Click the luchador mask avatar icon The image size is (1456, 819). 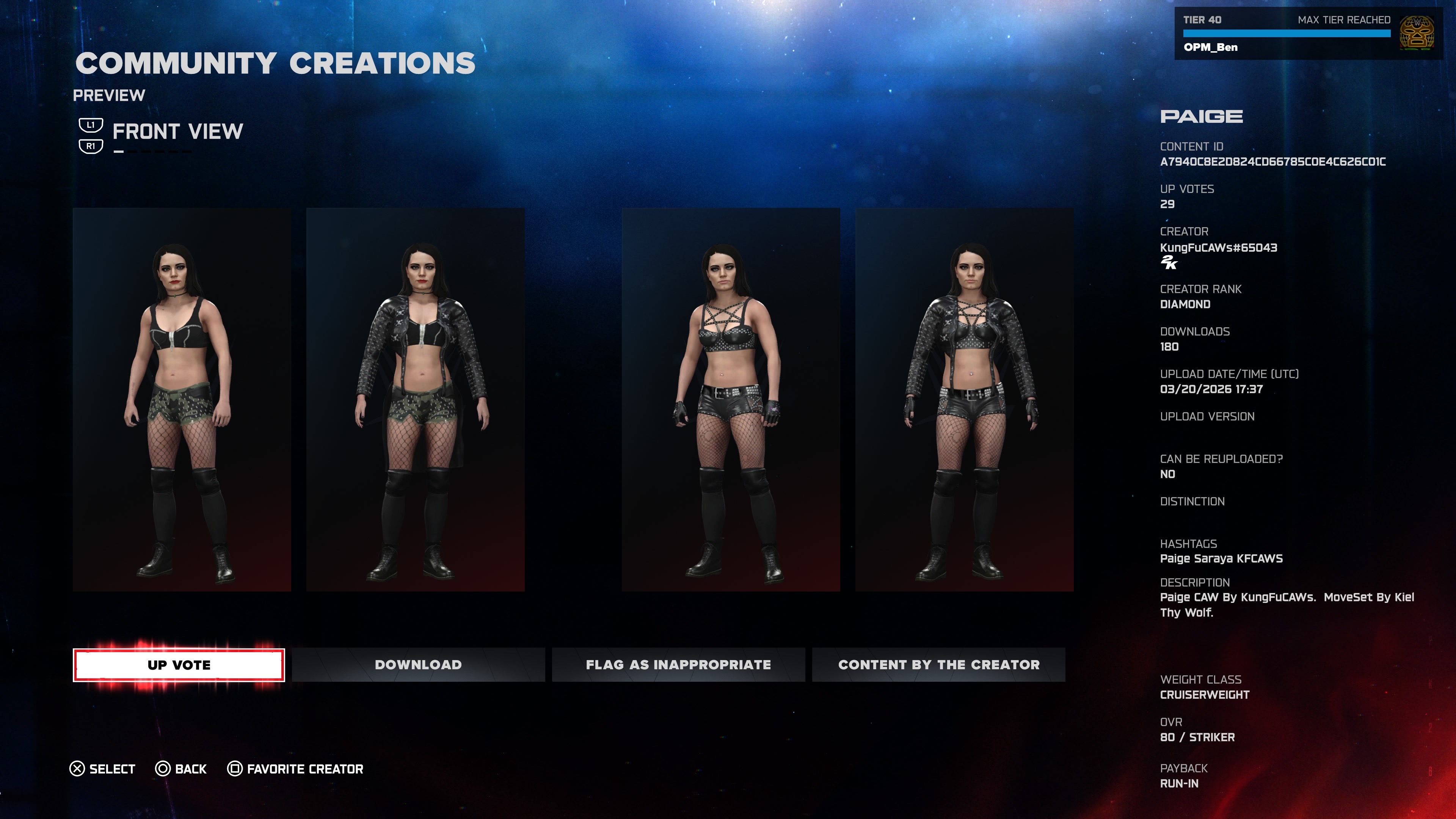1417,33
